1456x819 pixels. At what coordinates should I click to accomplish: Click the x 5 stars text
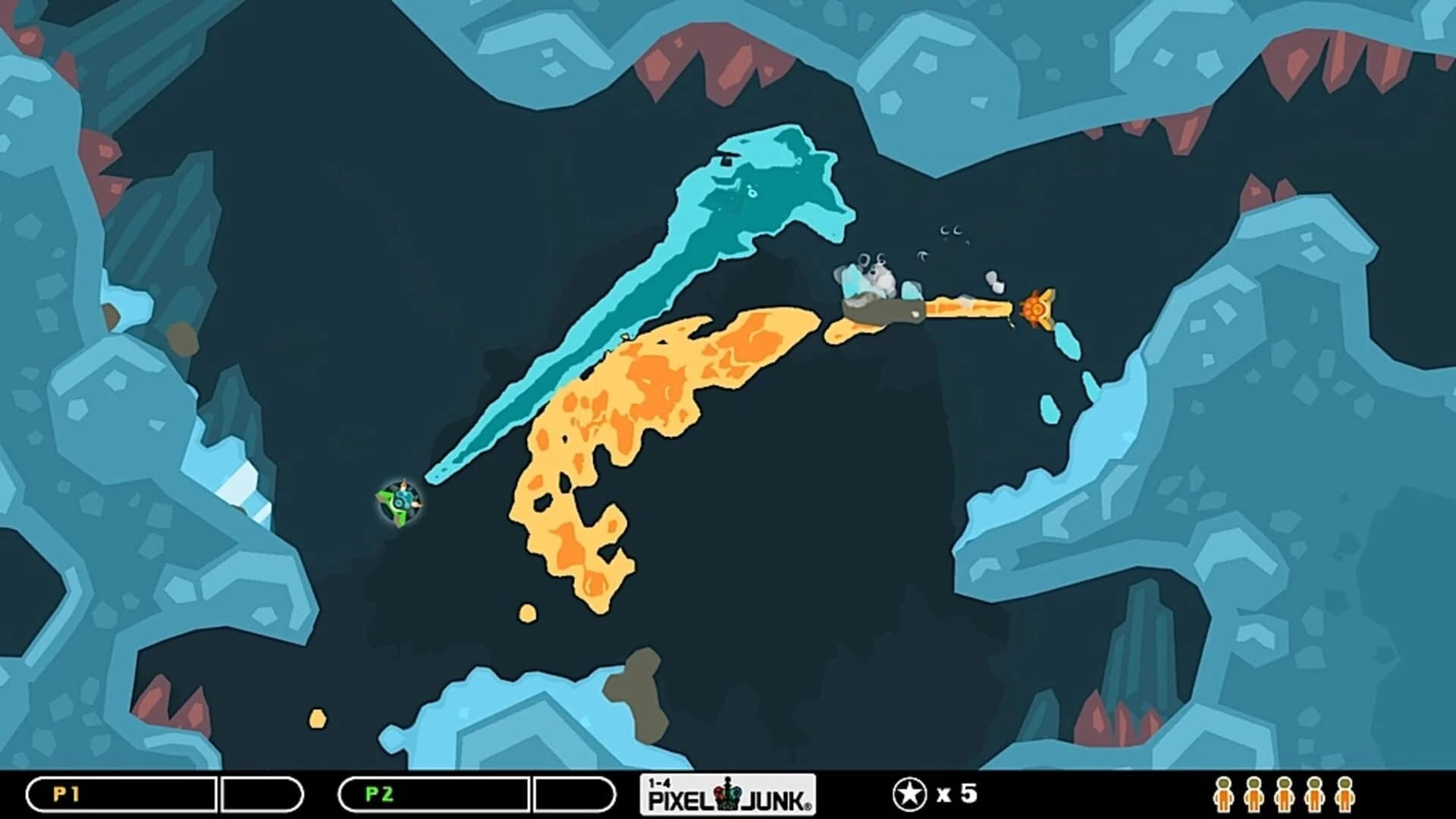click(x=957, y=793)
